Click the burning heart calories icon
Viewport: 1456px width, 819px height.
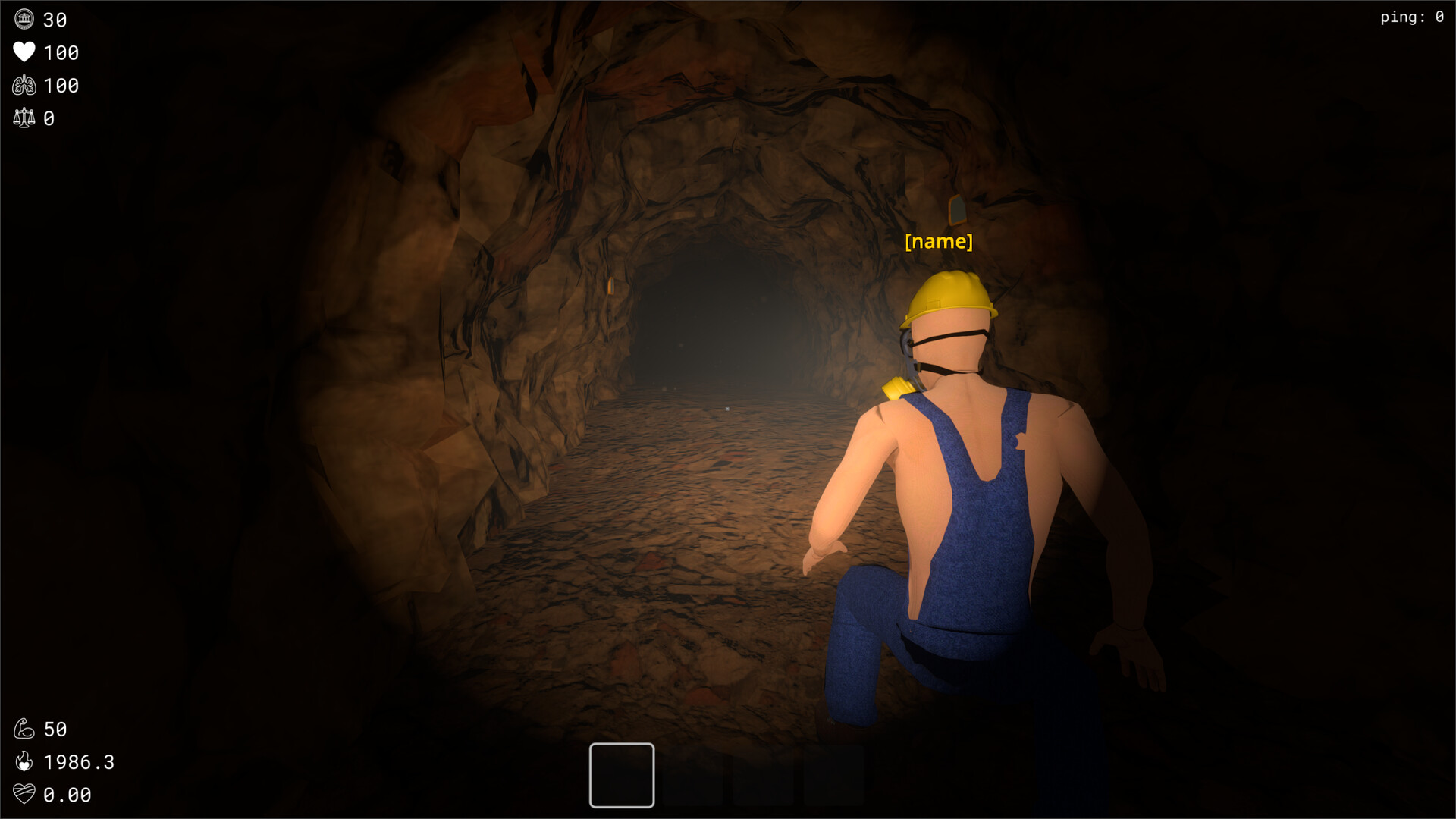(x=24, y=762)
